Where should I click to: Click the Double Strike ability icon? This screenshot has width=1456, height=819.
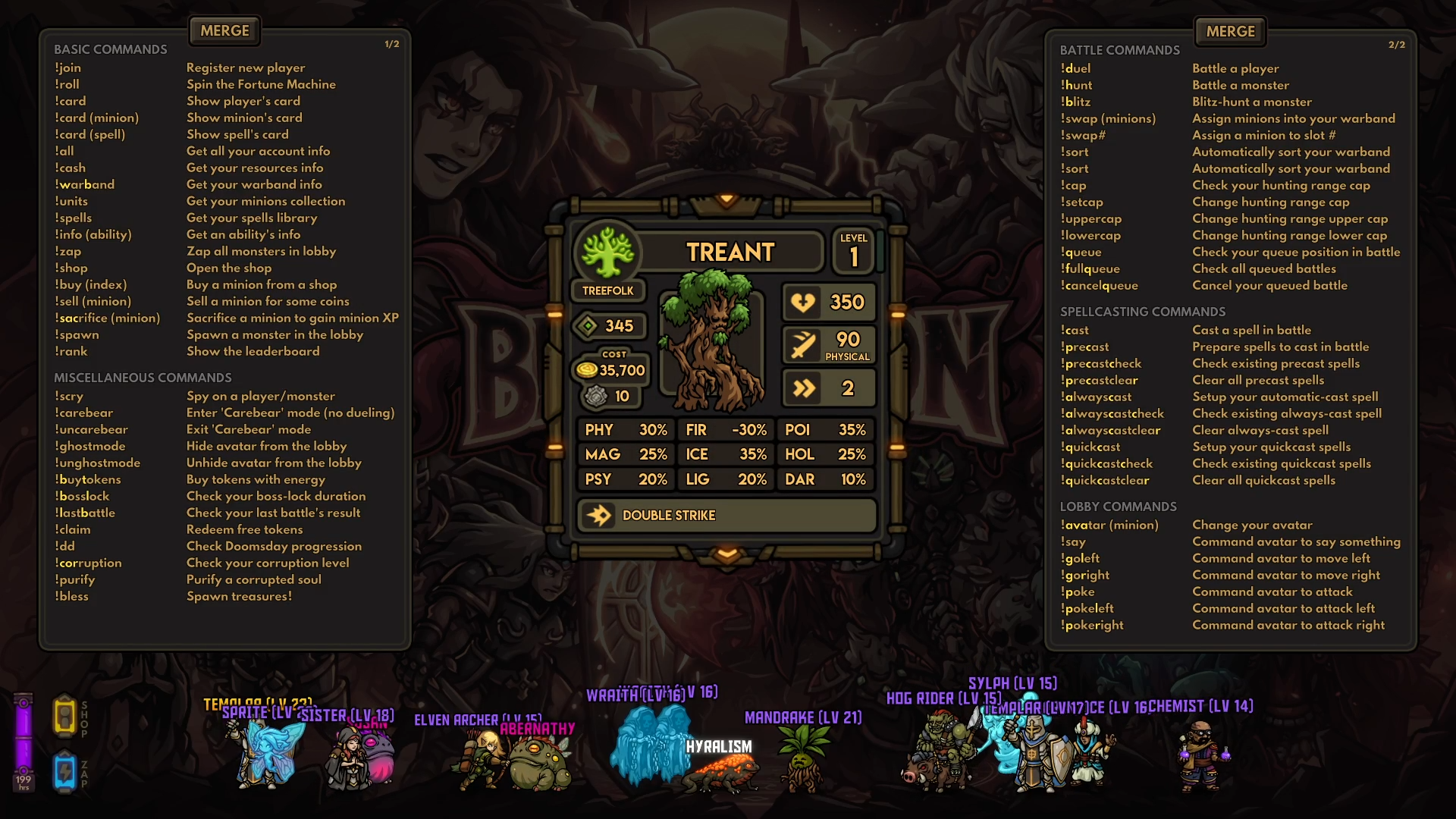(x=600, y=515)
